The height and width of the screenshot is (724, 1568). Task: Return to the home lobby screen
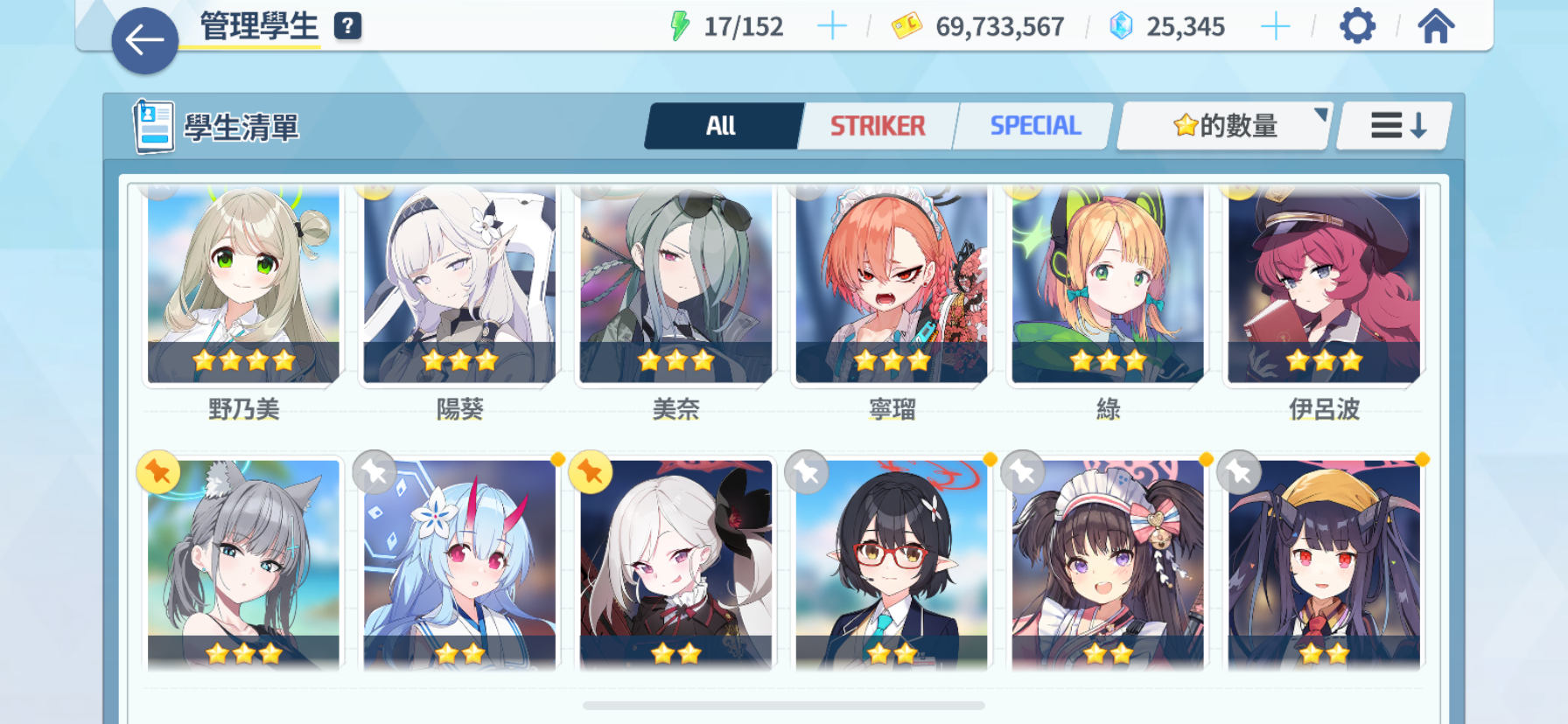click(1436, 26)
